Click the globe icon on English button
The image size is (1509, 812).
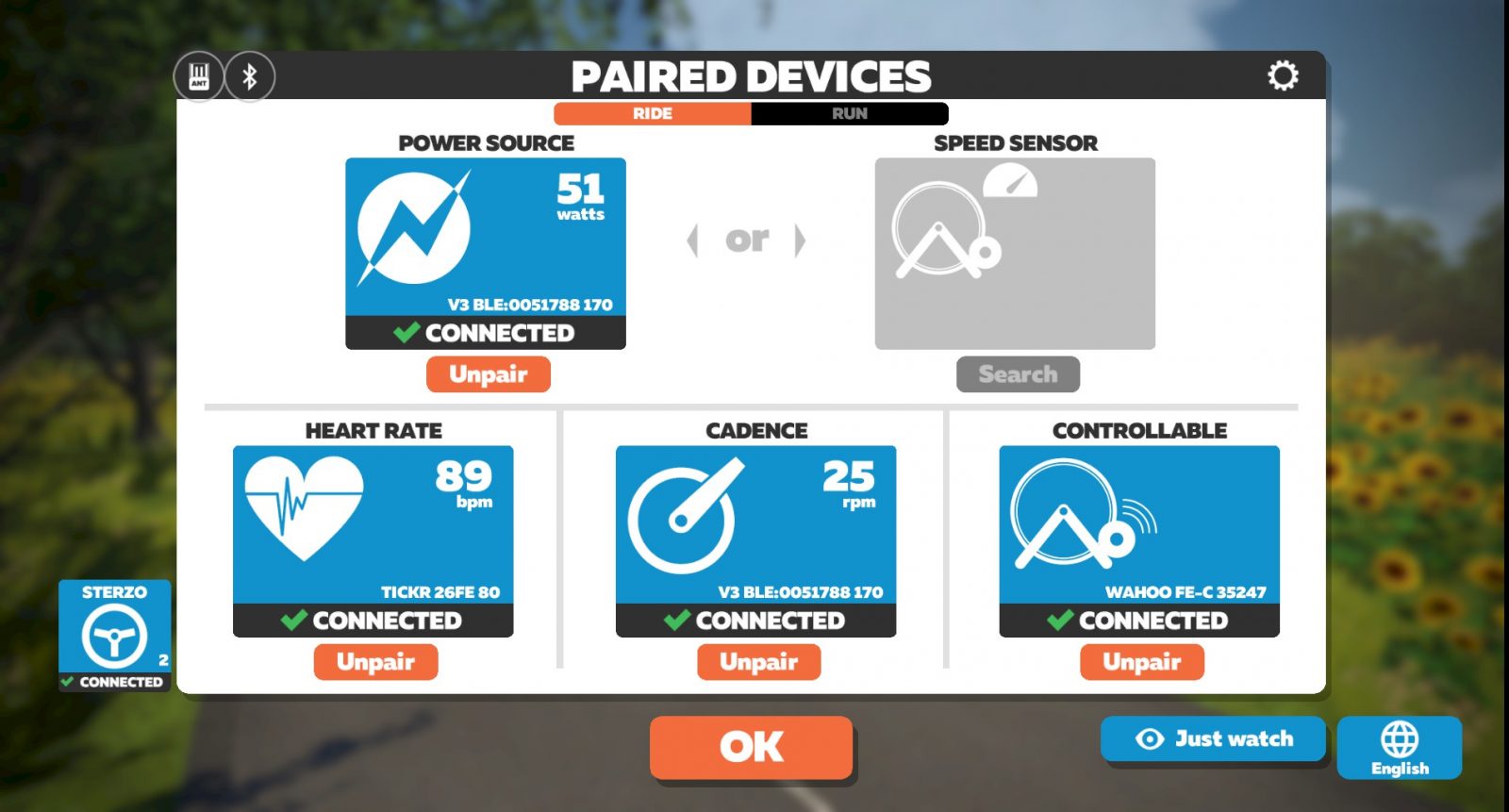(x=1401, y=738)
